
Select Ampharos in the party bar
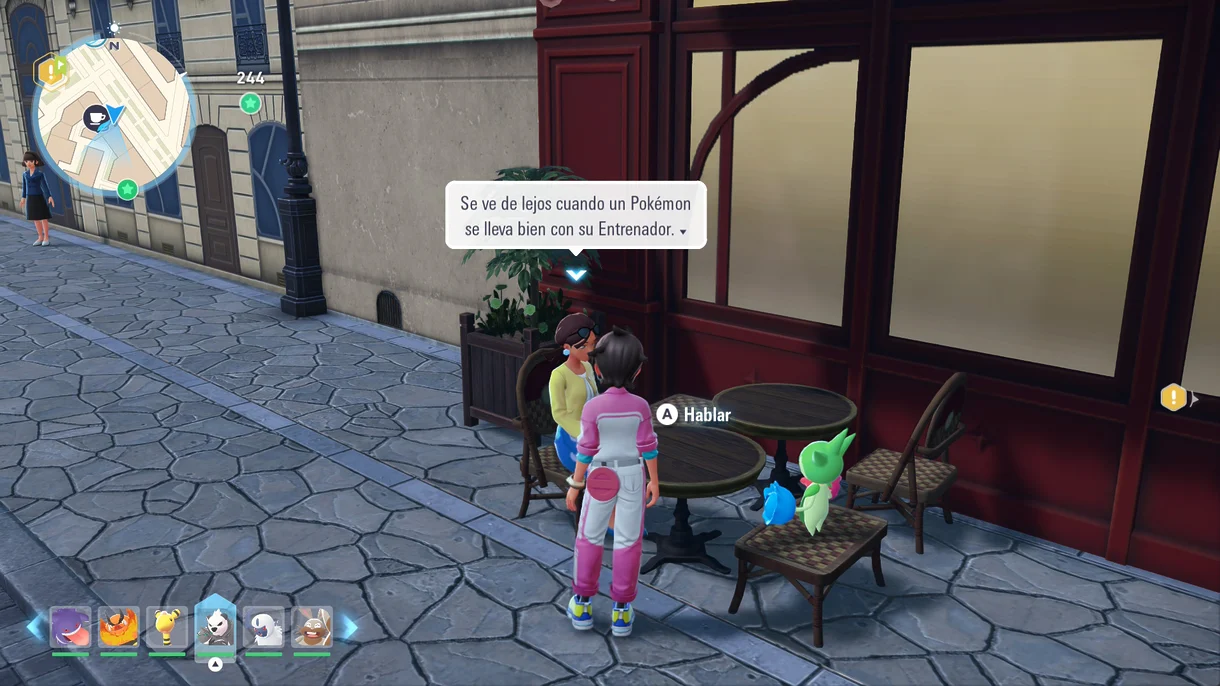click(167, 627)
